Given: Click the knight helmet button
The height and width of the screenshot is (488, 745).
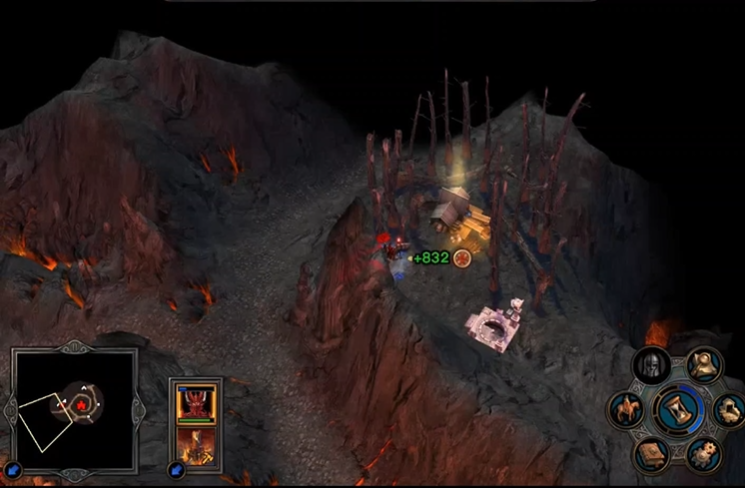Looking at the screenshot, I should (653, 366).
